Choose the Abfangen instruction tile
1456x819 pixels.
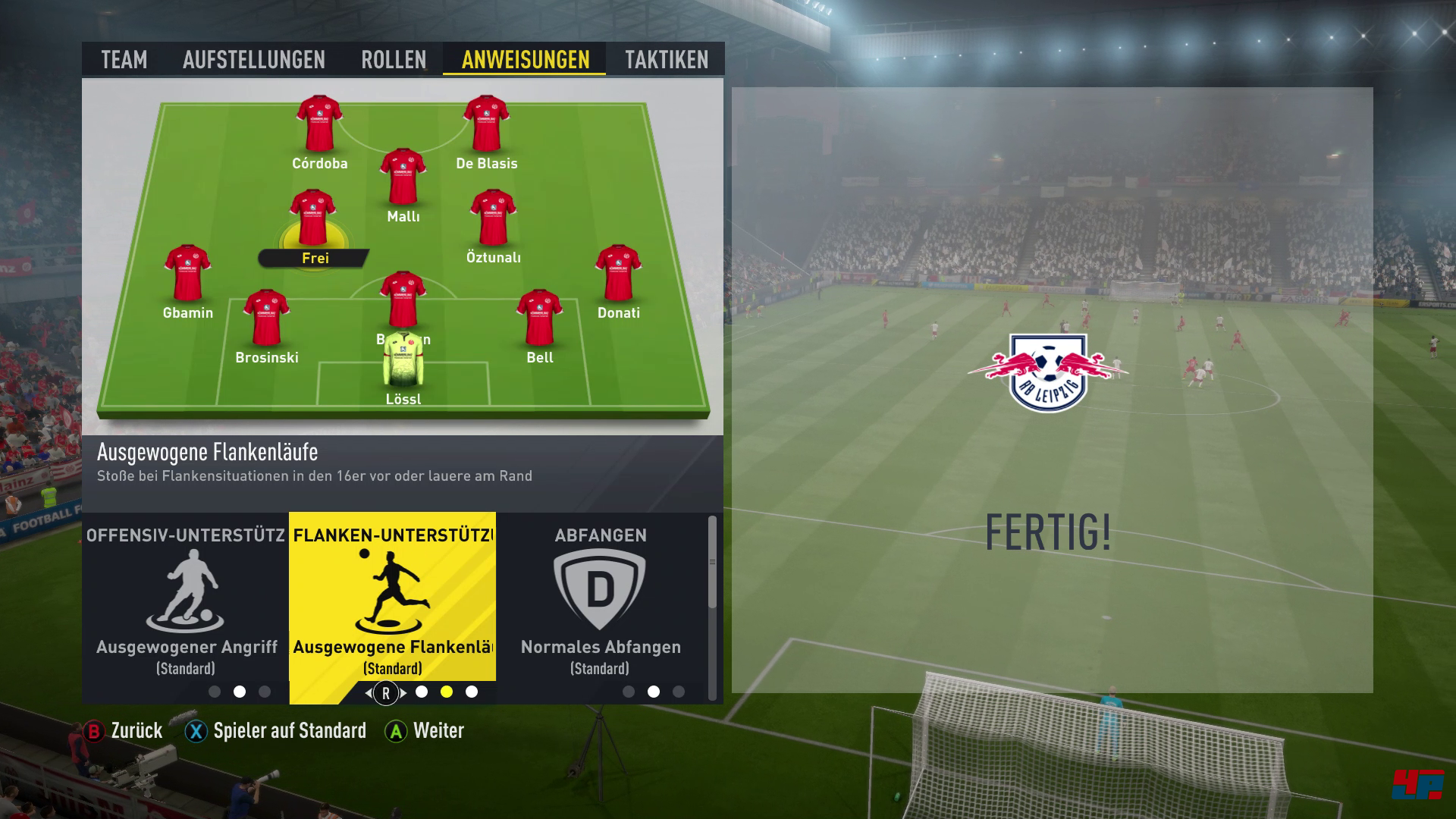pyautogui.click(x=600, y=599)
